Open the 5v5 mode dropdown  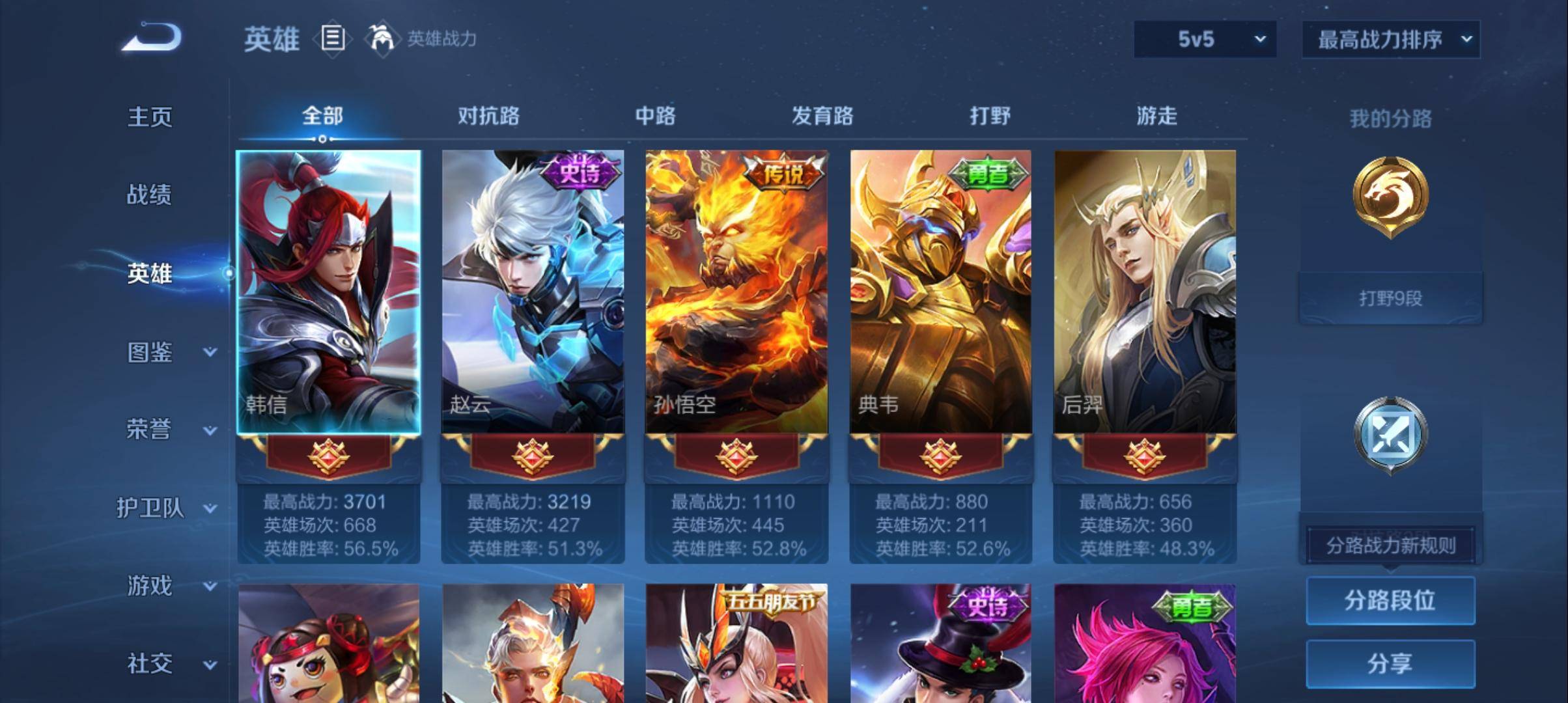(1204, 39)
